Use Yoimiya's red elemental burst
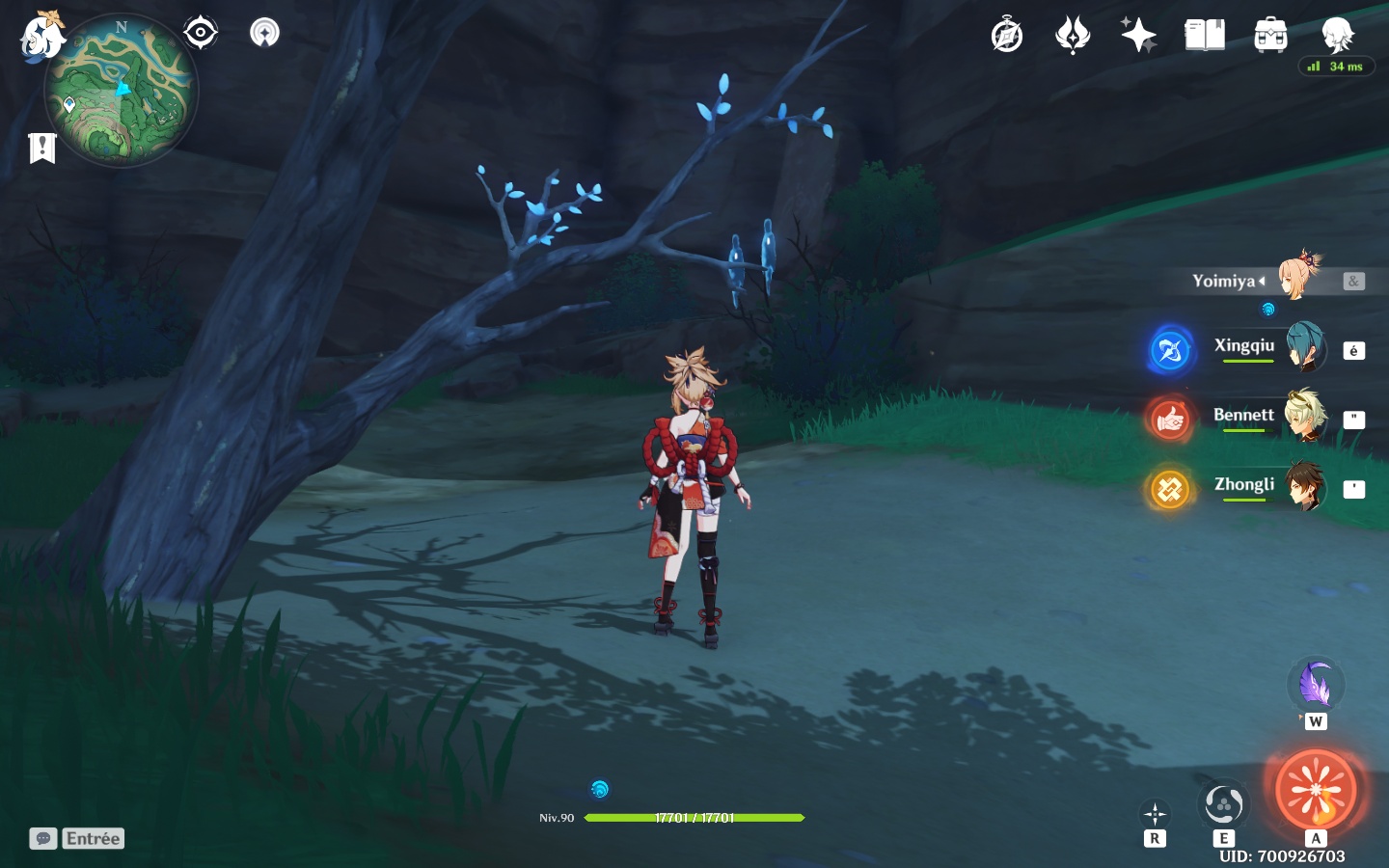 point(1316,790)
